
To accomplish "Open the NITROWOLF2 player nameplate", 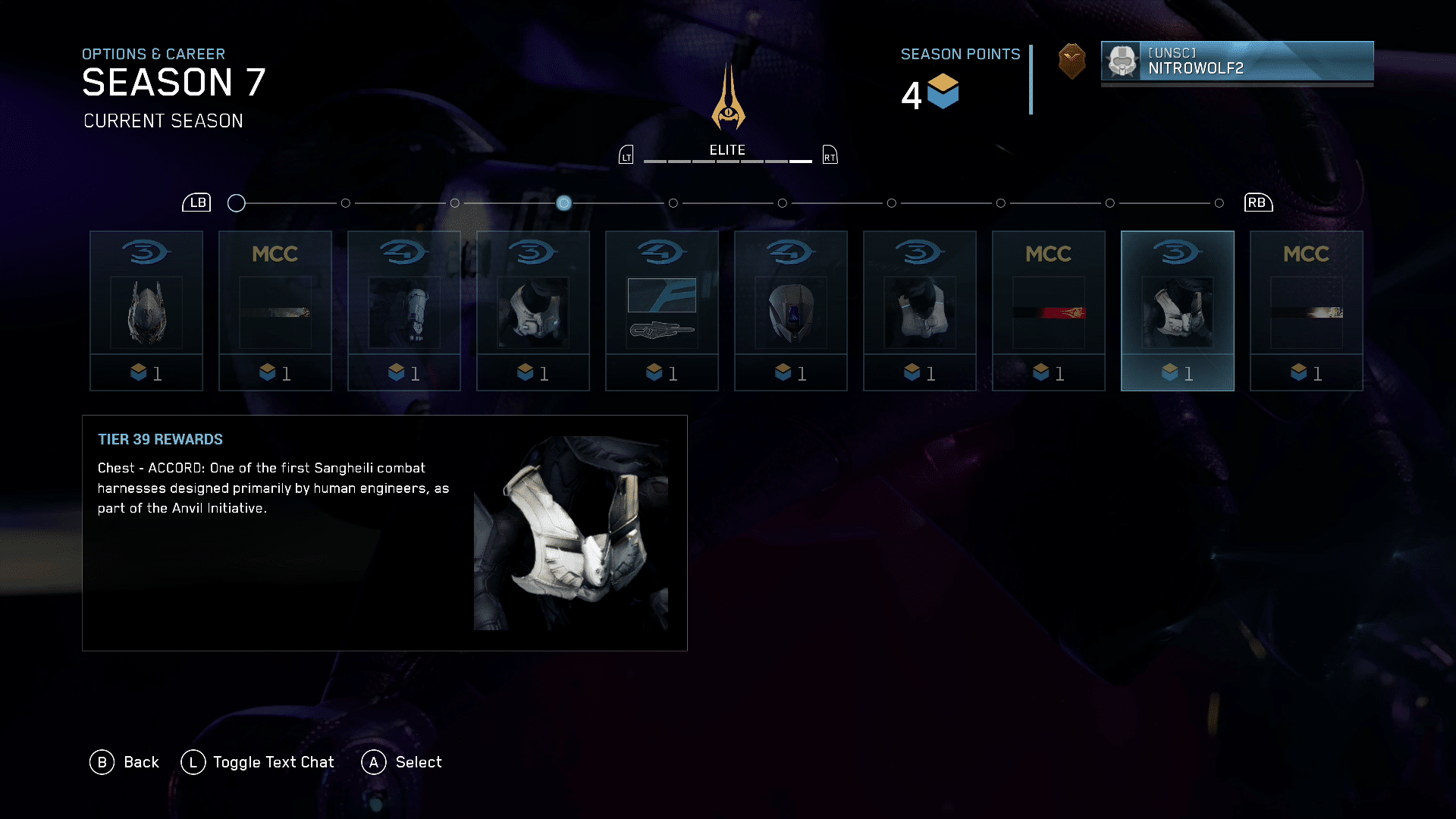I will tap(1237, 61).
